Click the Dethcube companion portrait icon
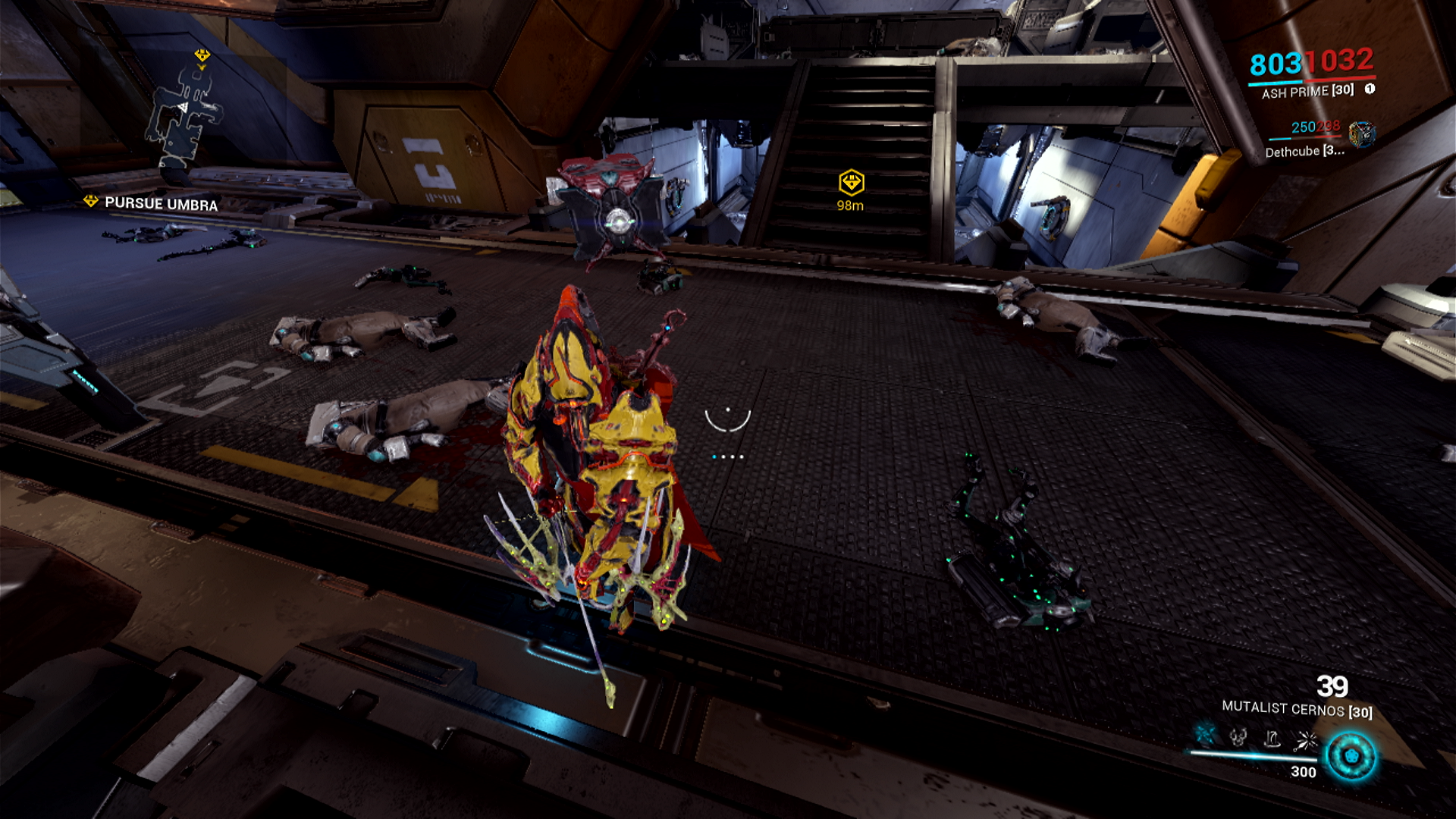This screenshot has height=819, width=1456. pos(1362,134)
